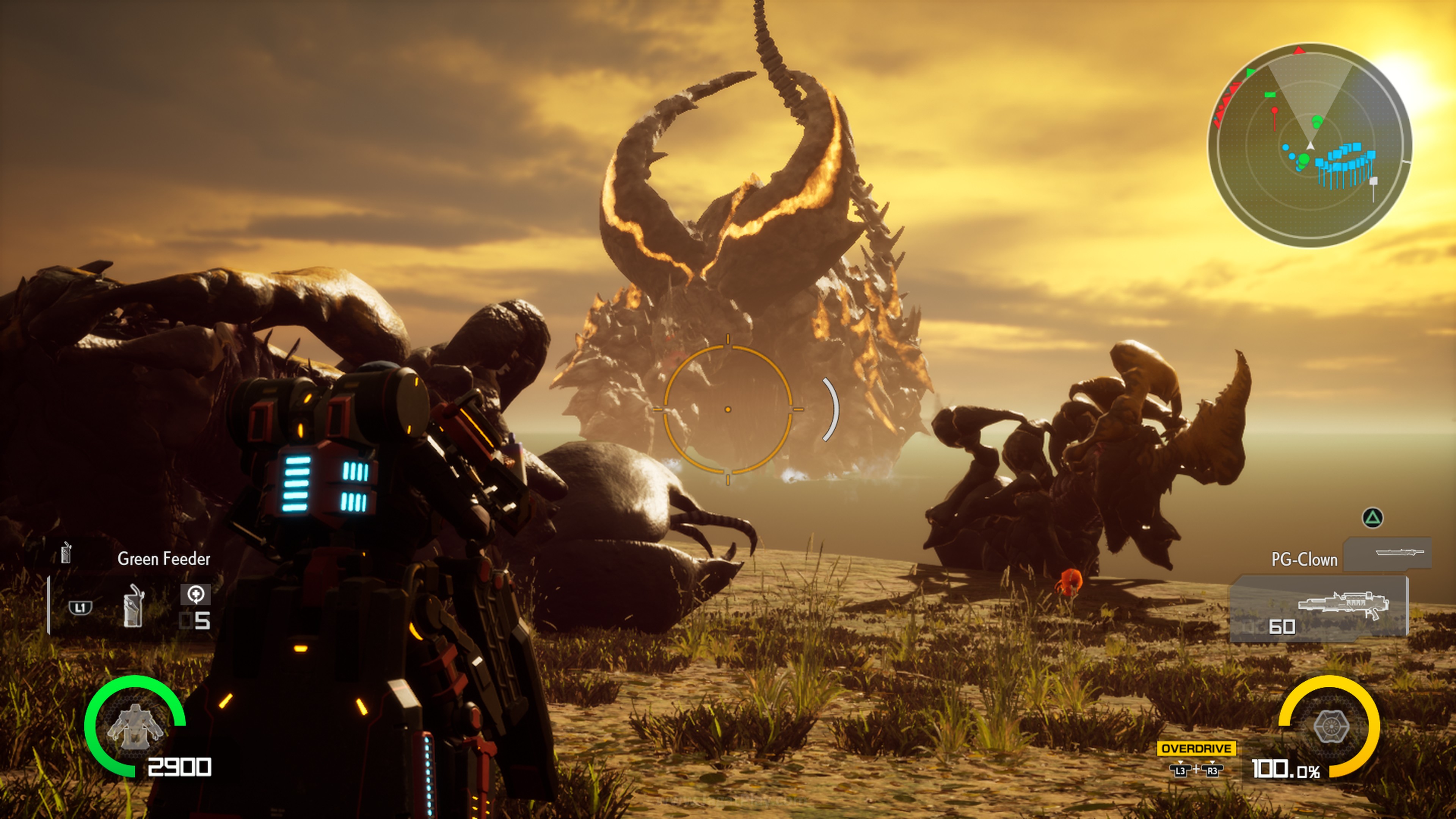Viewport: 1456px width, 819px height.
Task: Activate the Overdrive indicator
Action: pos(1196,748)
